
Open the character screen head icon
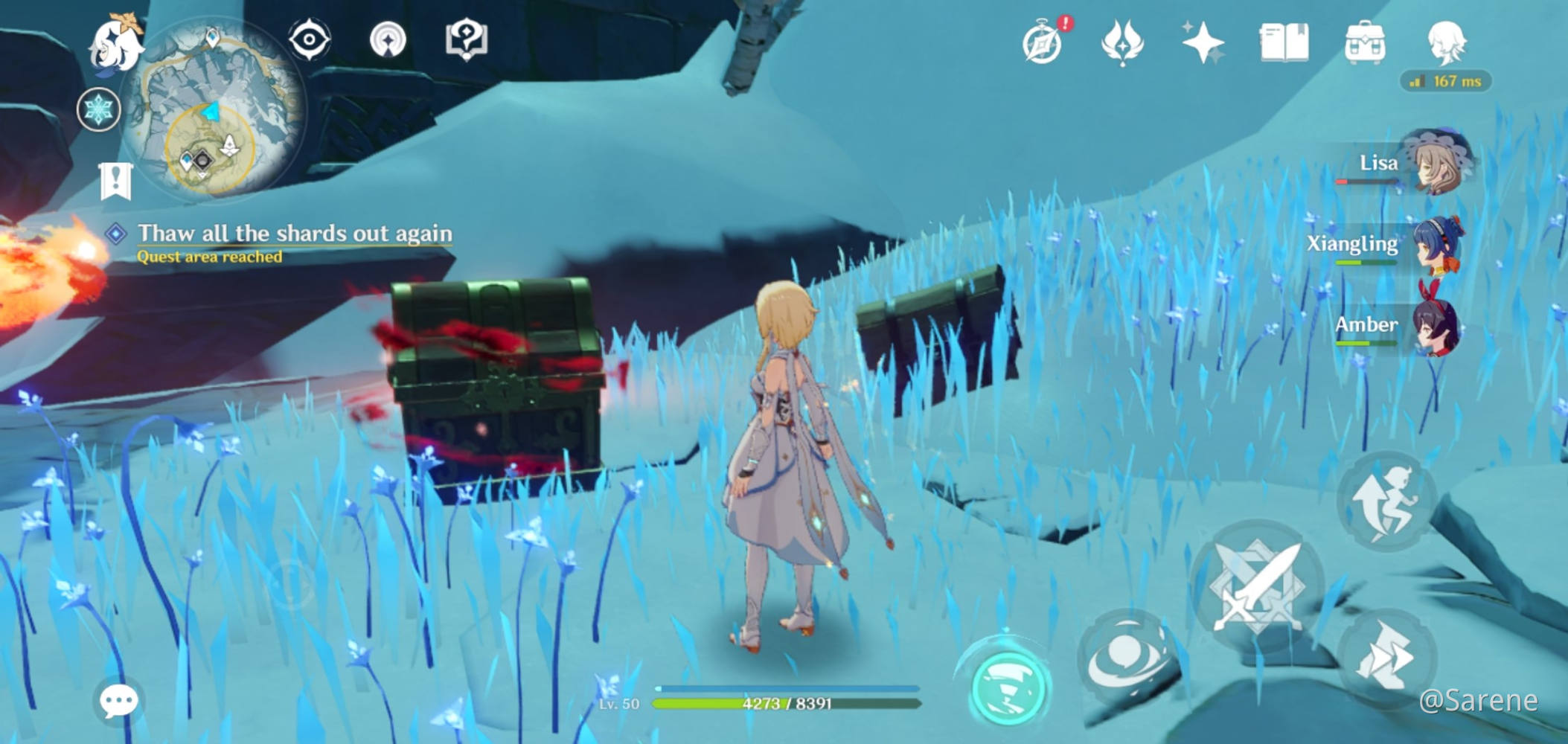click(x=1446, y=42)
